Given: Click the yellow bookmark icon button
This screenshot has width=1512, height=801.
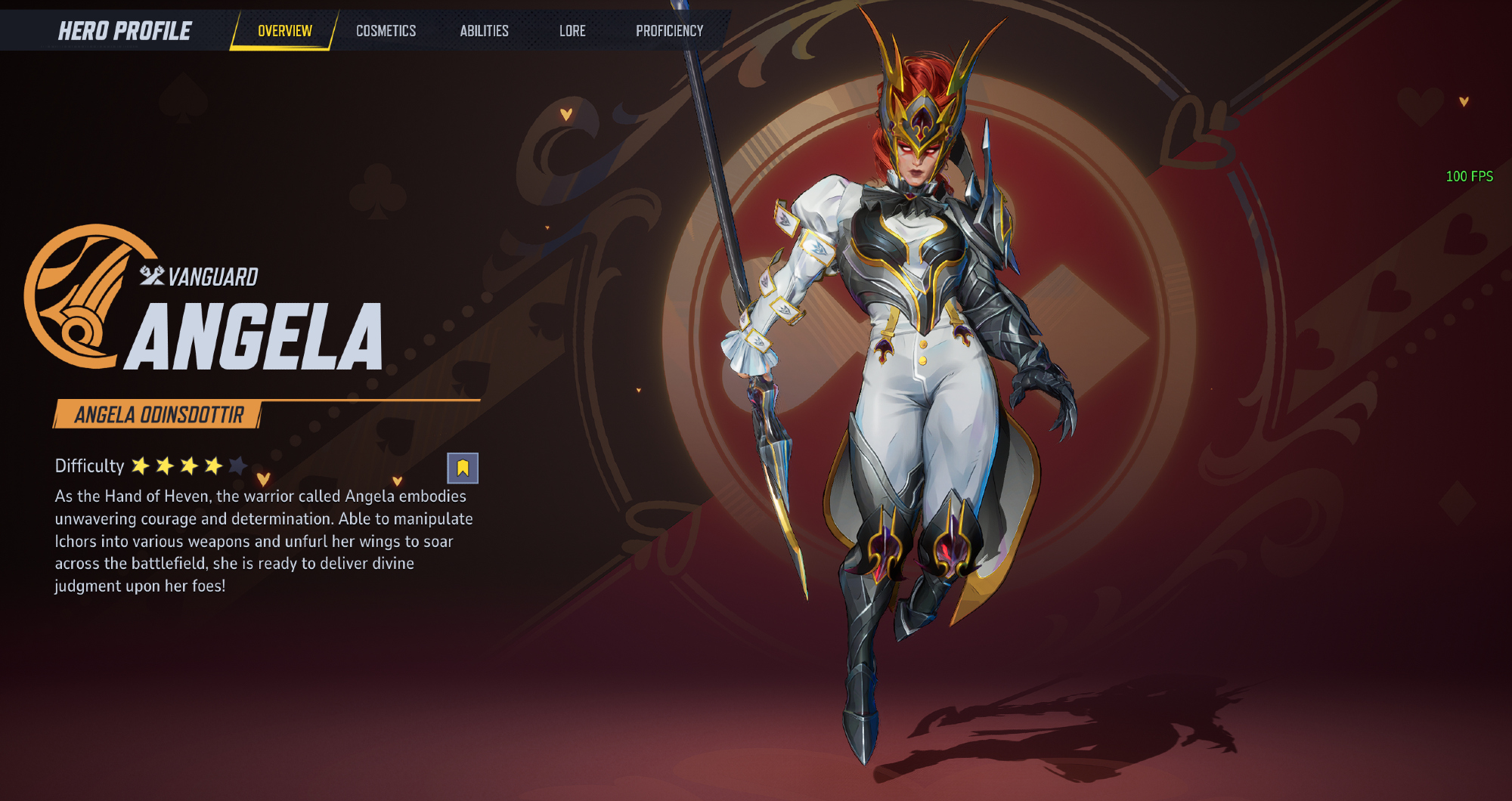Looking at the screenshot, I should [x=463, y=469].
